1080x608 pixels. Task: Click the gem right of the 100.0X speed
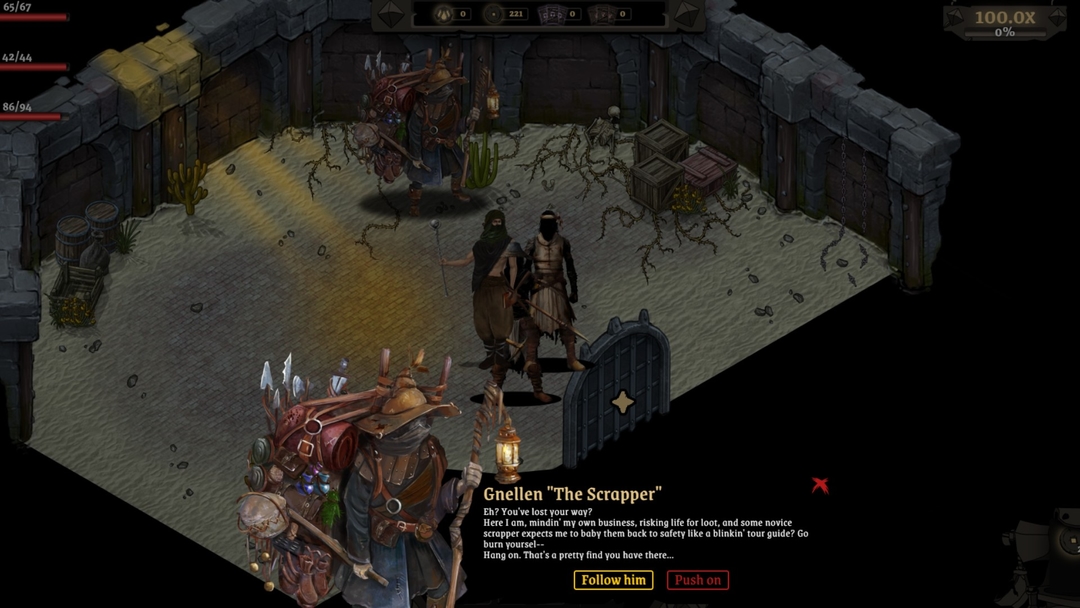(x=1057, y=18)
